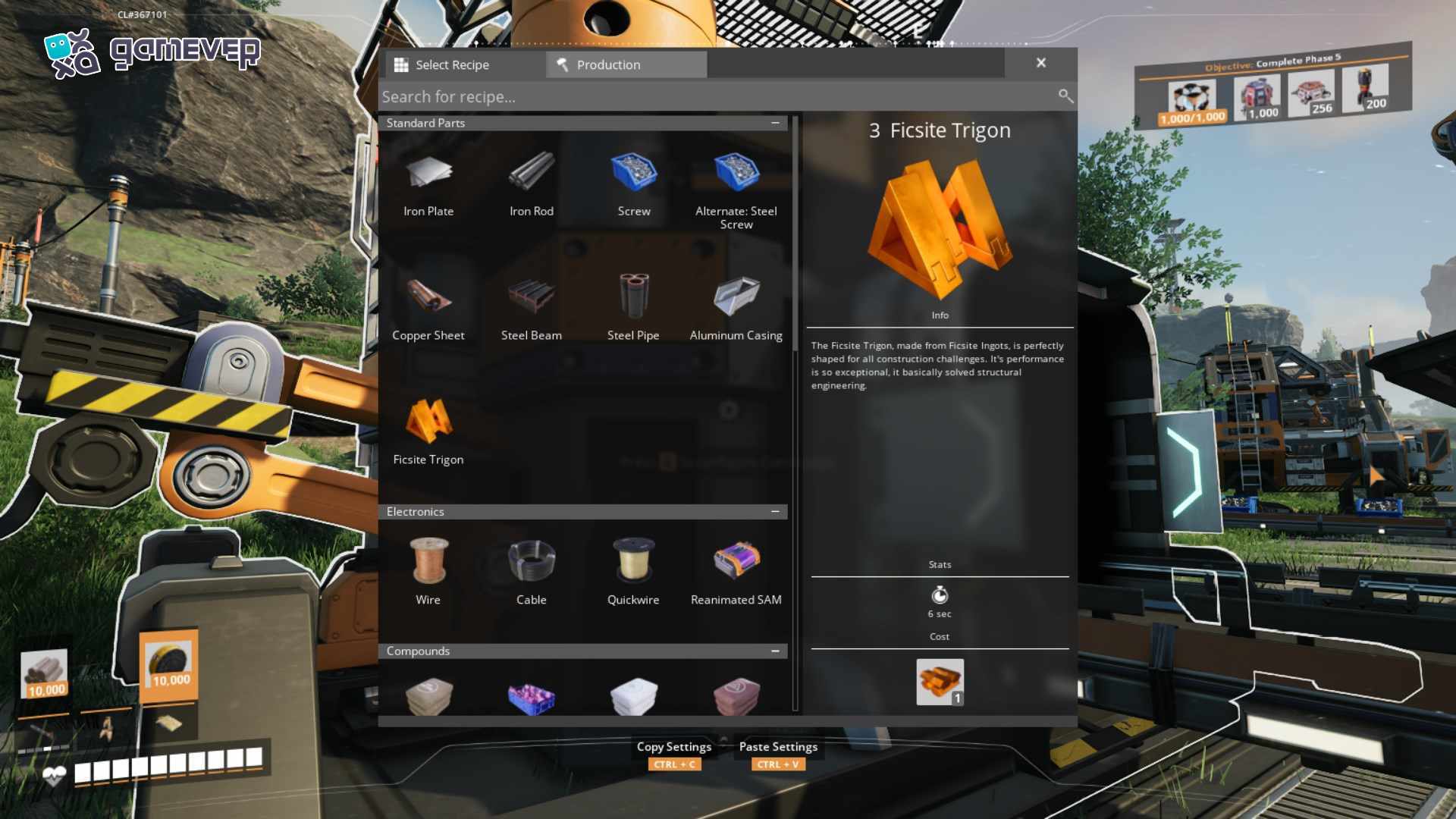The width and height of the screenshot is (1456, 819).
Task: Collapse the Standard Parts category
Action: click(775, 123)
